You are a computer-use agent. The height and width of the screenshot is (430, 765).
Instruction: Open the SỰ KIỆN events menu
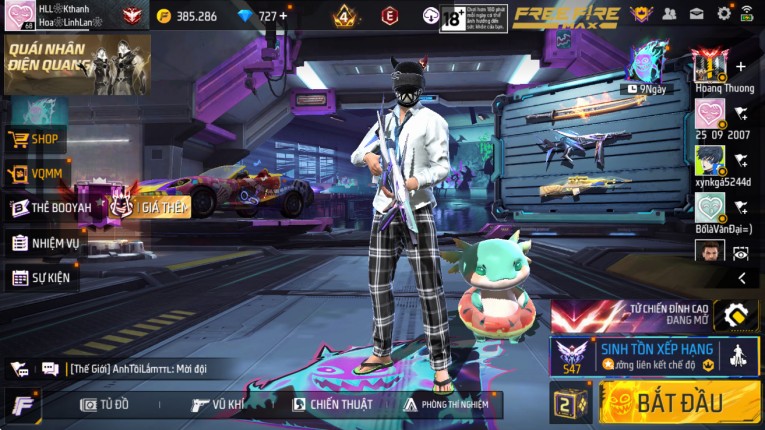(42, 277)
